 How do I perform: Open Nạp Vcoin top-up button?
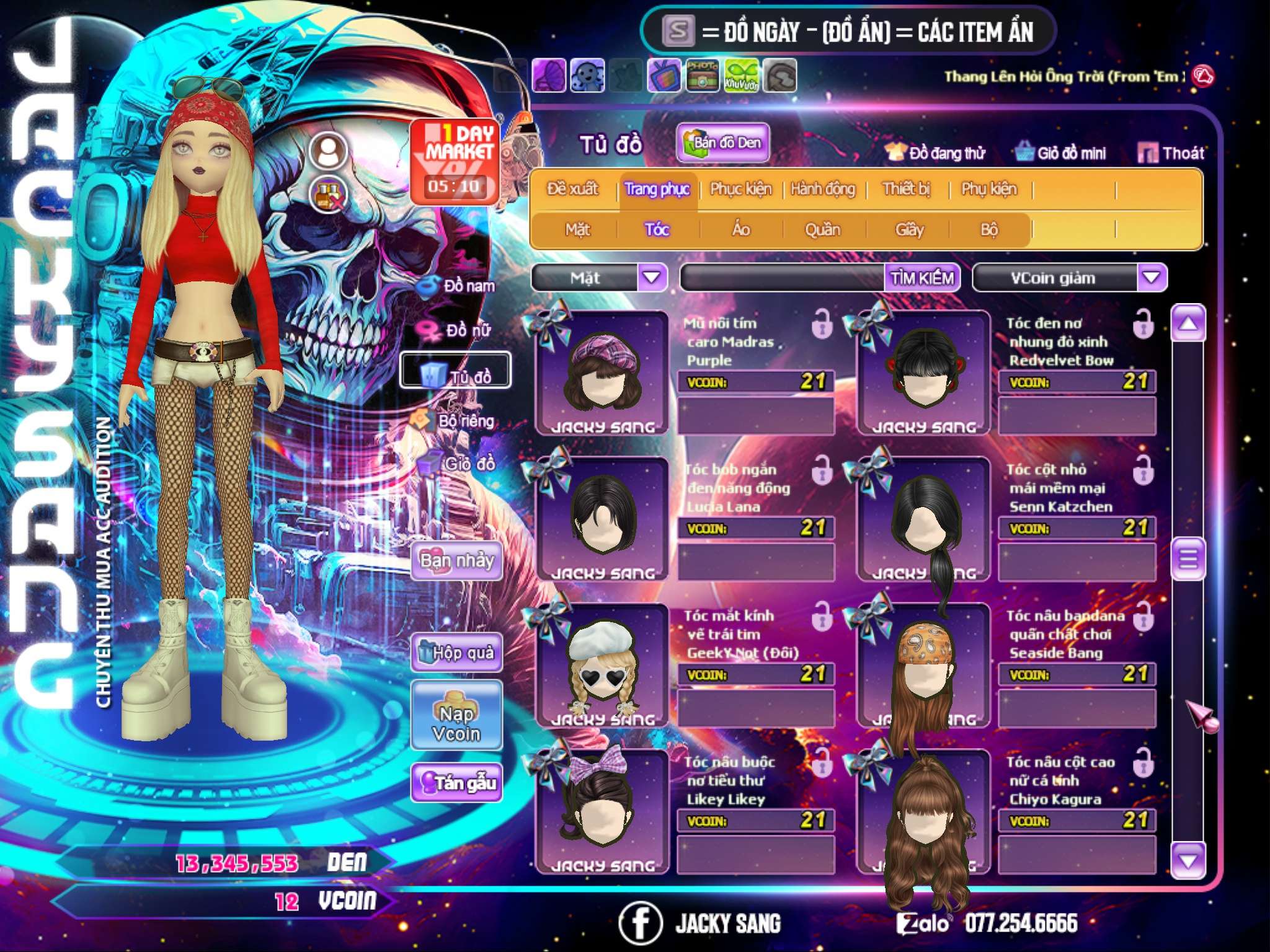[456, 716]
